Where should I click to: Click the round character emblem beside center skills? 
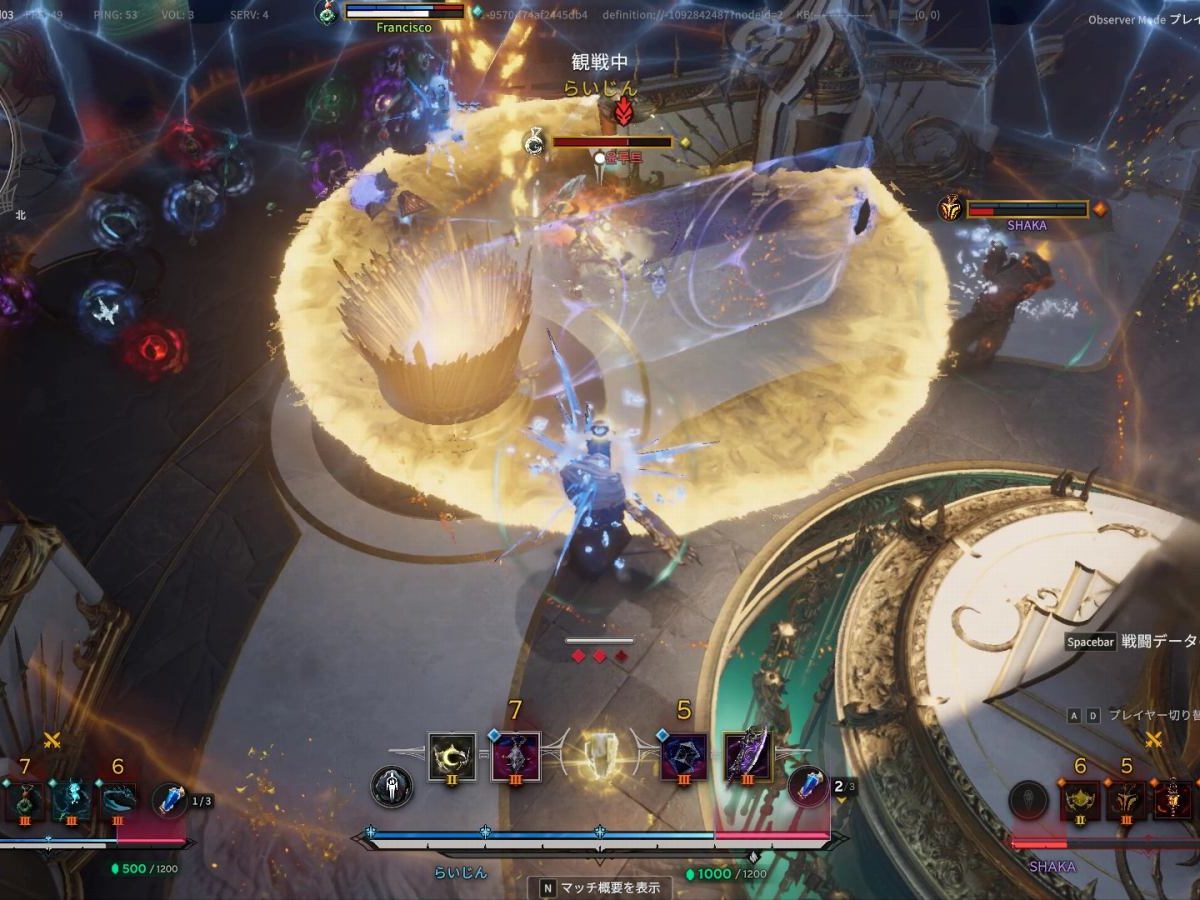pos(391,787)
